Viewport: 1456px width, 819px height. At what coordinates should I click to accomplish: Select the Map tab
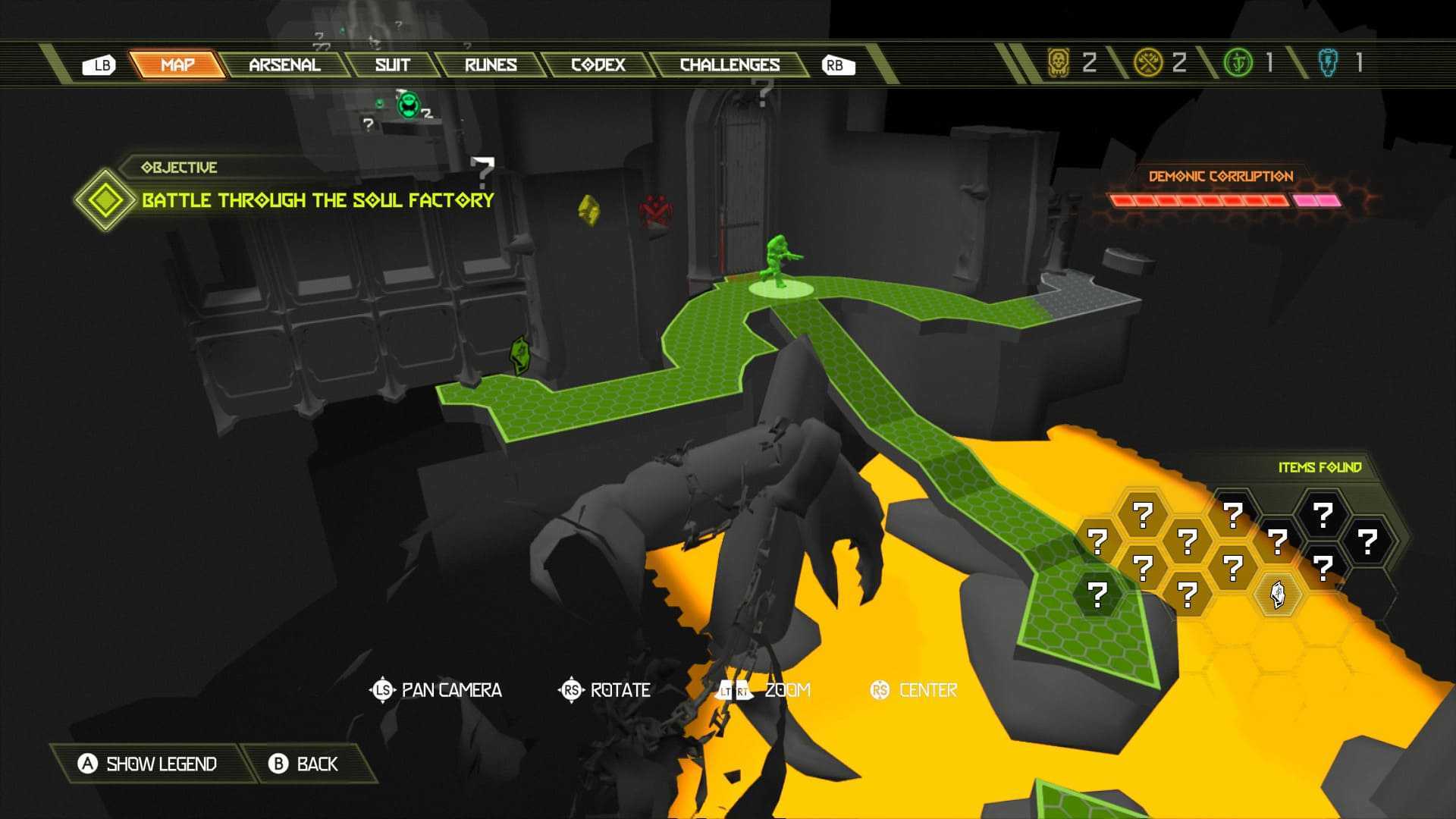click(177, 65)
